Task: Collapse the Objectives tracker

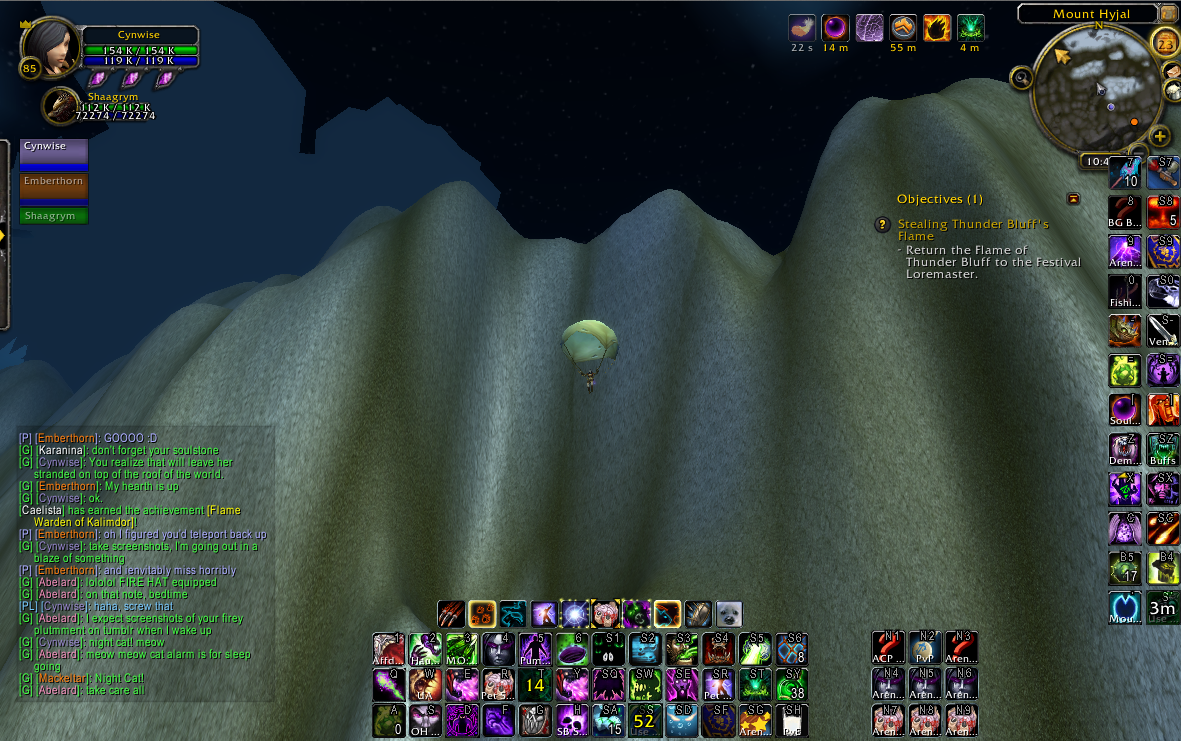Action: tap(1073, 199)
